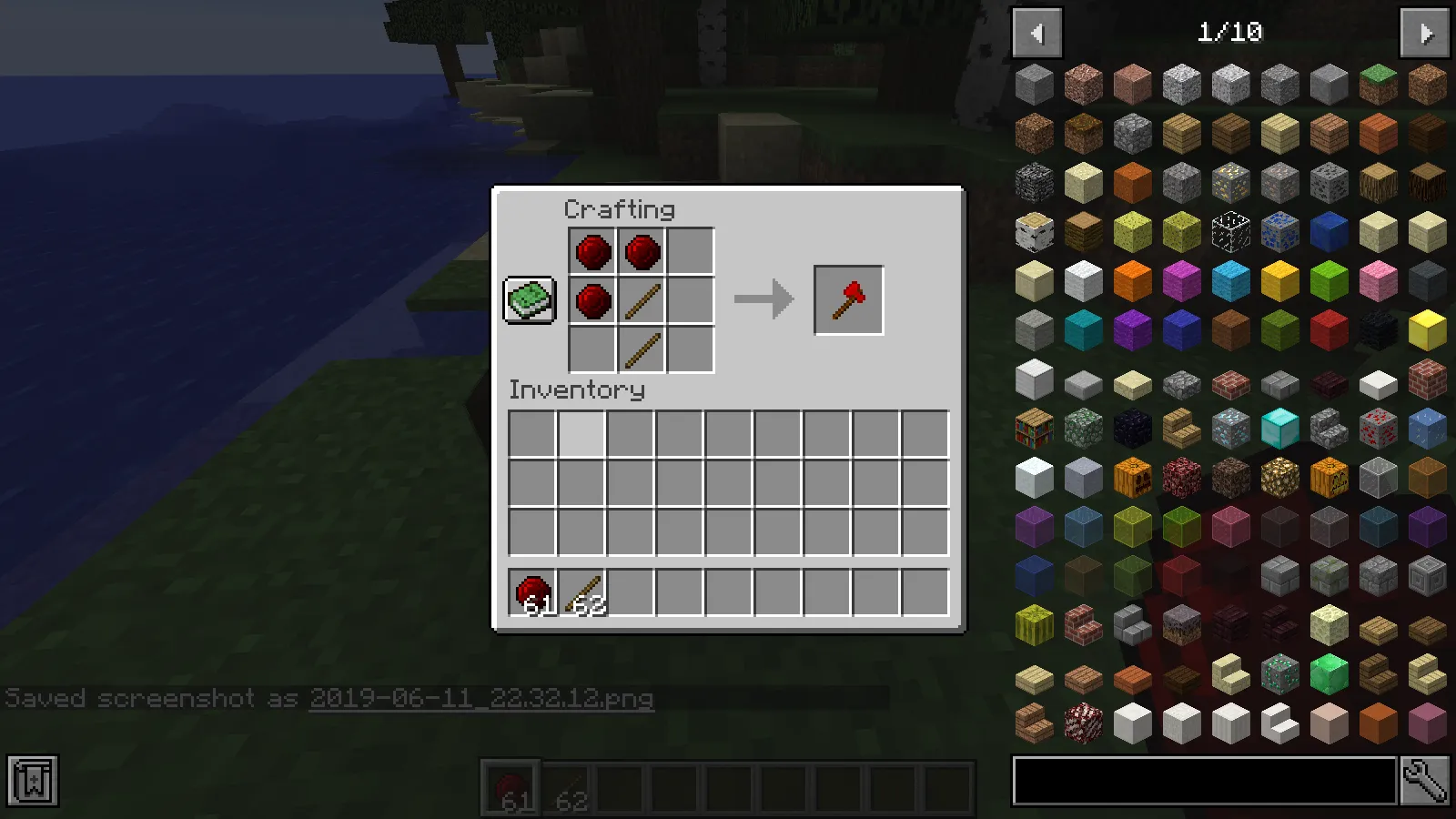Click the next page arrow above the item list
1456x819 pixels.
tap(1422, 33)
